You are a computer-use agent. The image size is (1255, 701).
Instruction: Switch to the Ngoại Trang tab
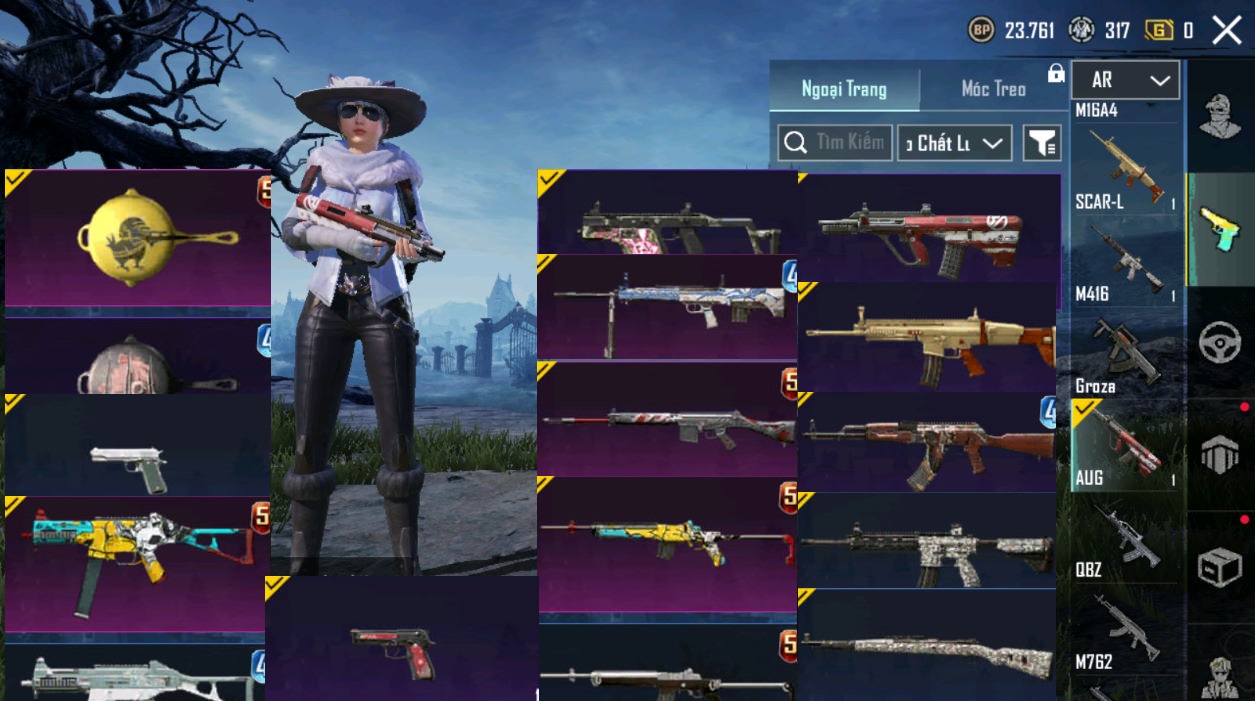[844, 89]
